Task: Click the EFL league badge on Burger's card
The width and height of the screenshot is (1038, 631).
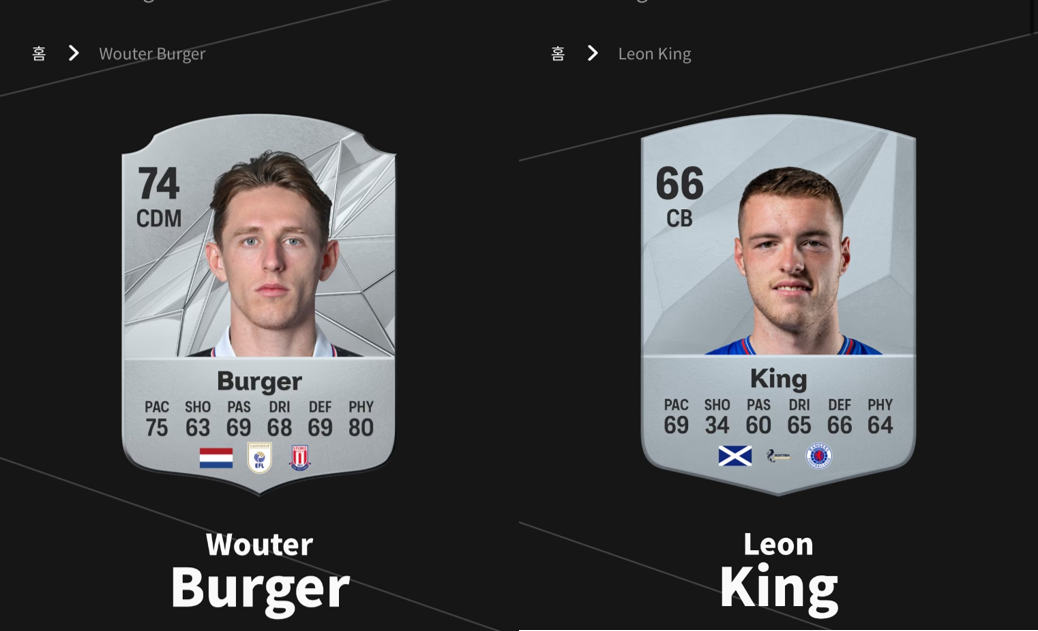Action: tap(259, 458)
